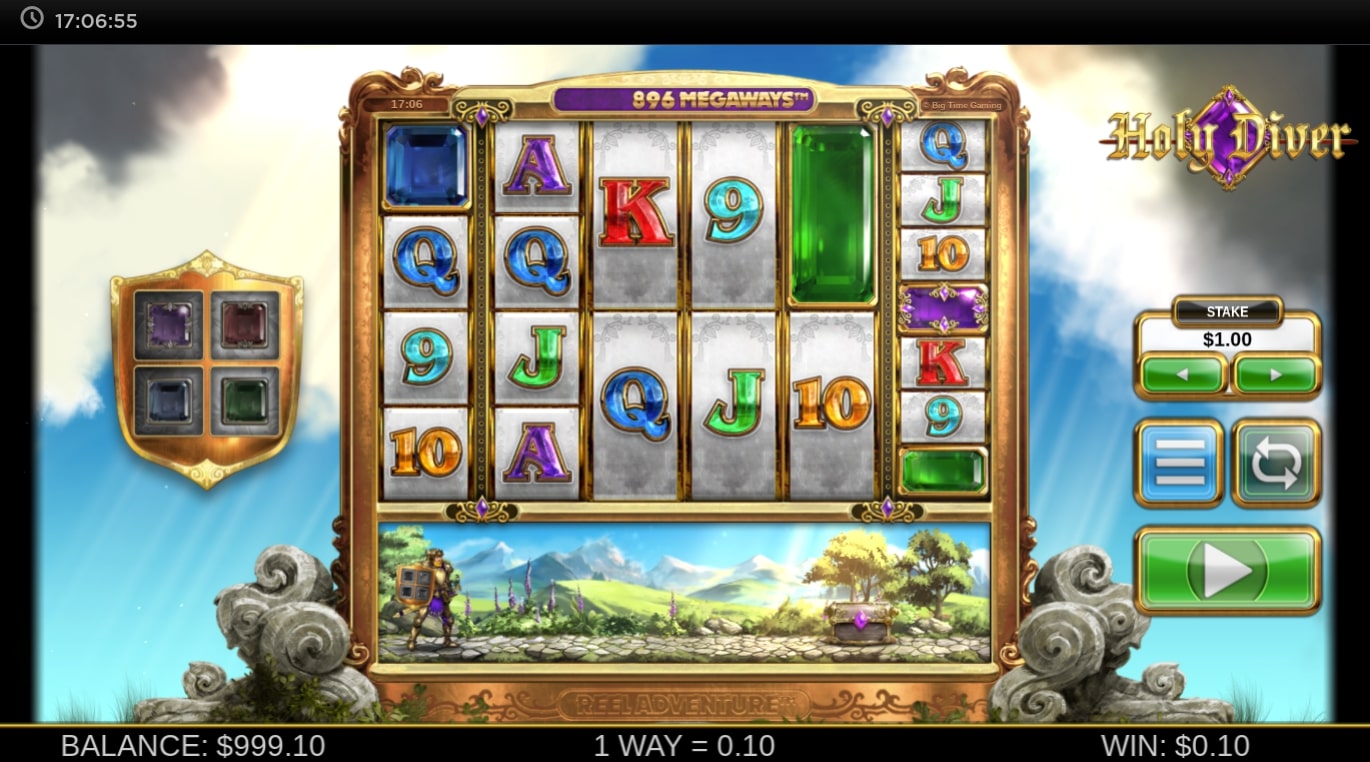The image size is (1370, 762).
Task: Click the BALANCE display in the bottom bar
Action: click(x=194, y=745)
